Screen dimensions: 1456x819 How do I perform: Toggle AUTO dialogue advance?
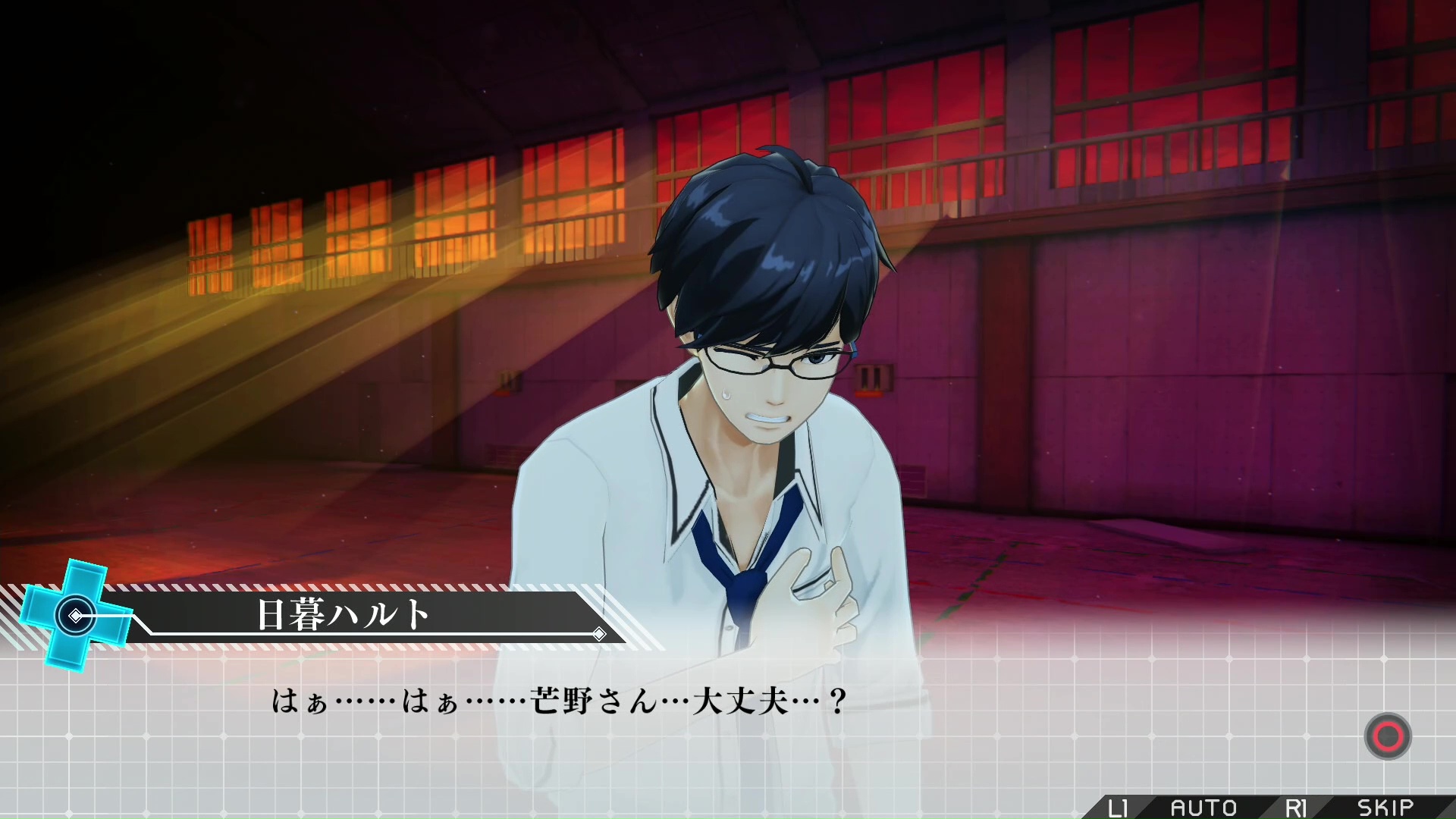[x=1203, y=808]
